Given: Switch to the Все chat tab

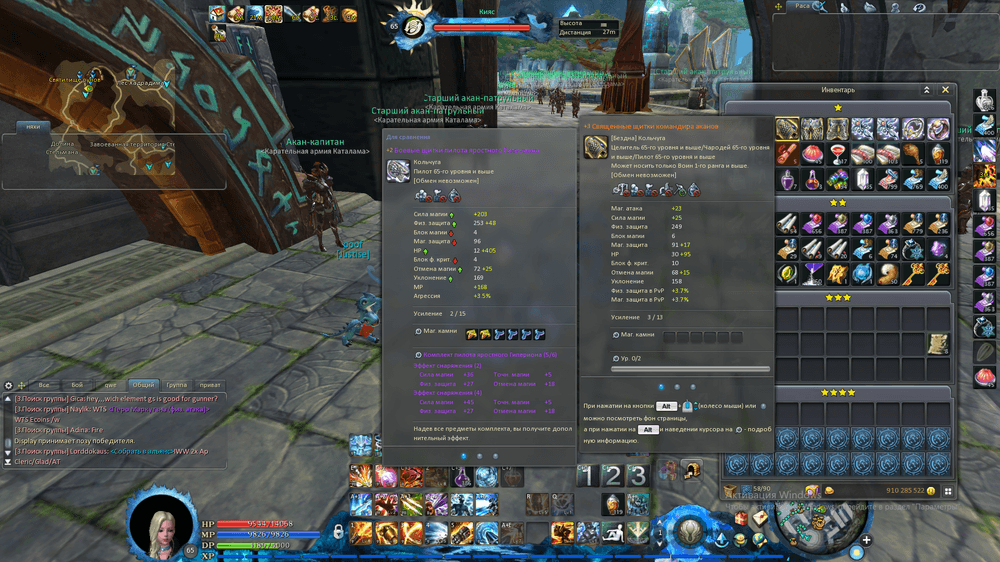Looking at the screenshot, I should 43,384.
